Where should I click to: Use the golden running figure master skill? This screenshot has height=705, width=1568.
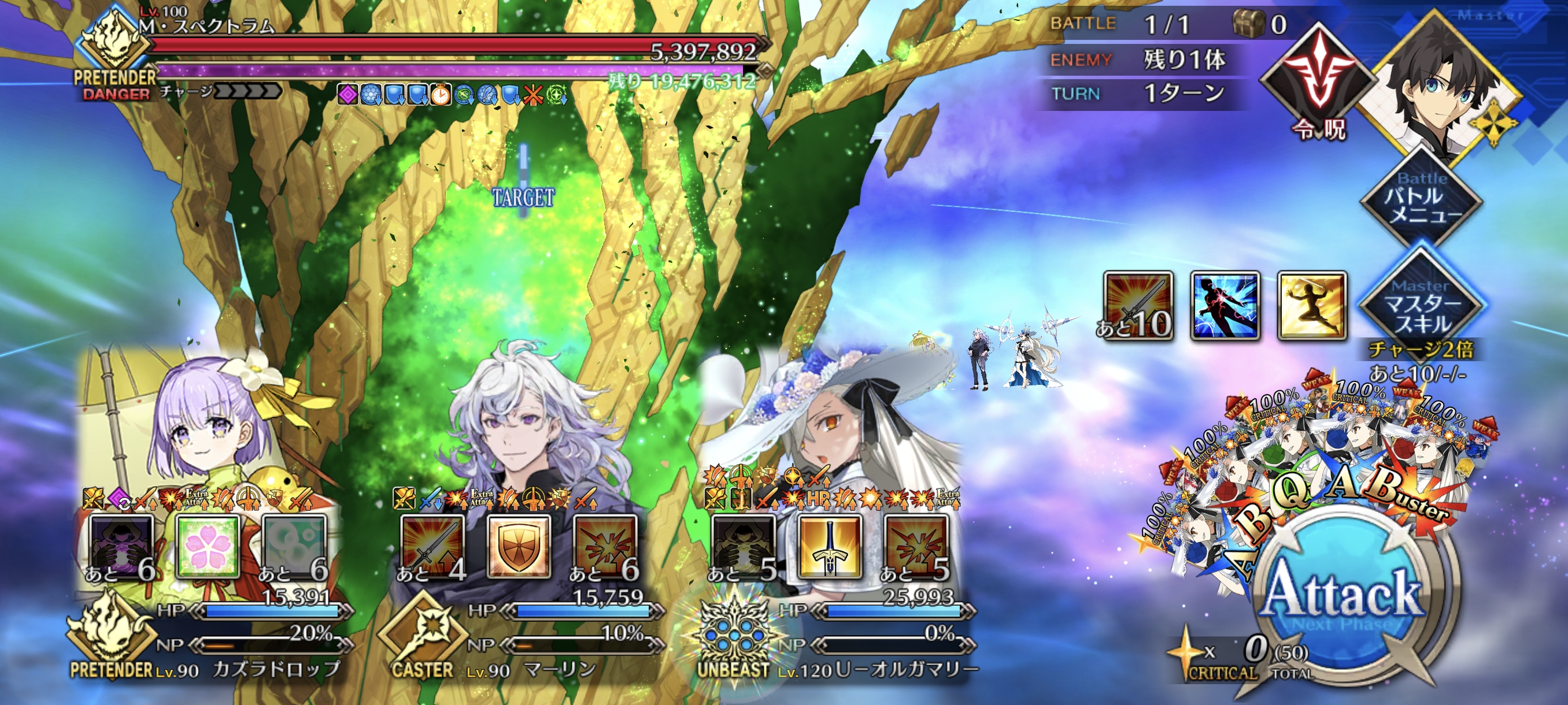tap(1311, 305)
